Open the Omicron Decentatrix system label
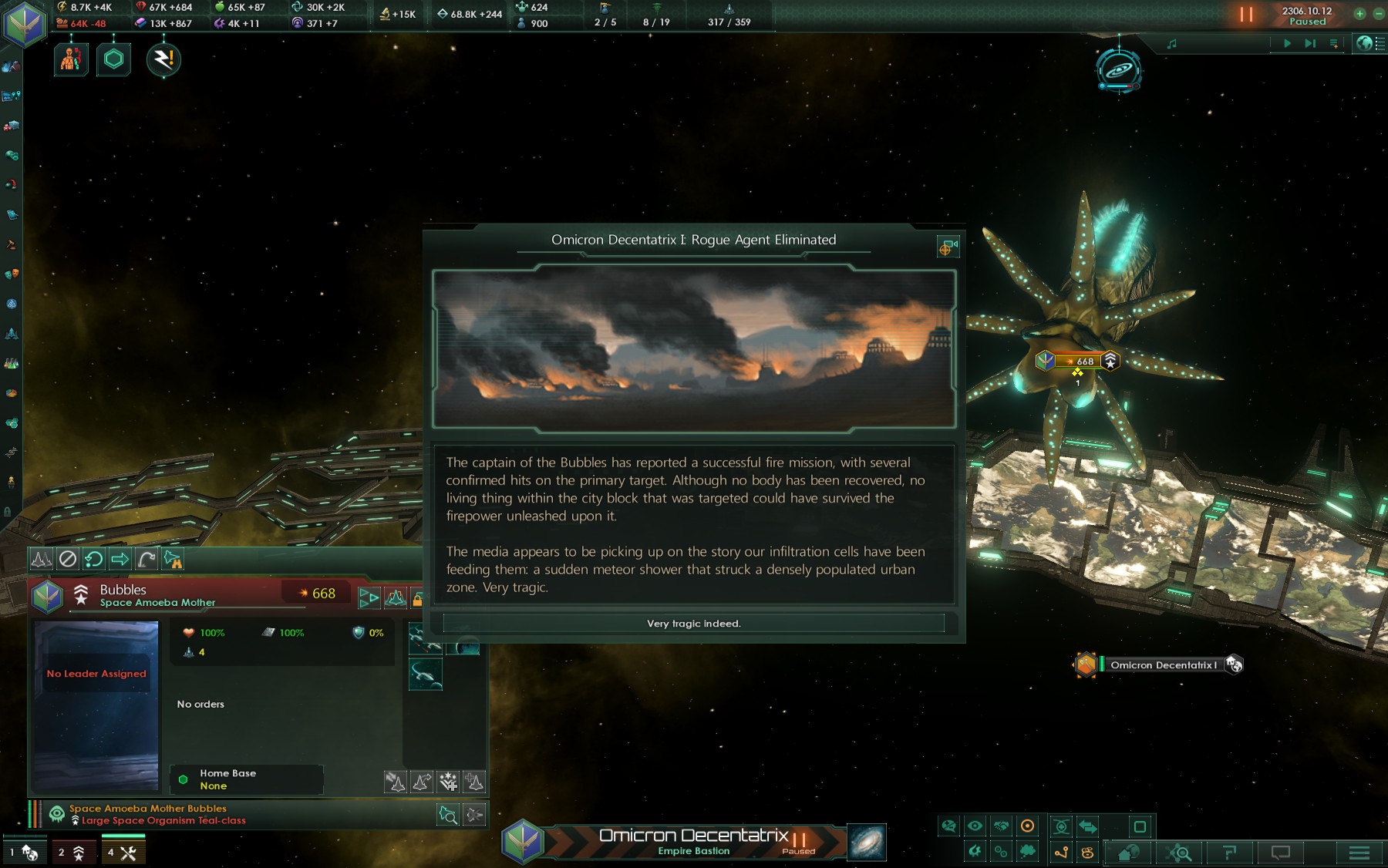This screenshot has height=868, width=1388. coord(1162,664)
